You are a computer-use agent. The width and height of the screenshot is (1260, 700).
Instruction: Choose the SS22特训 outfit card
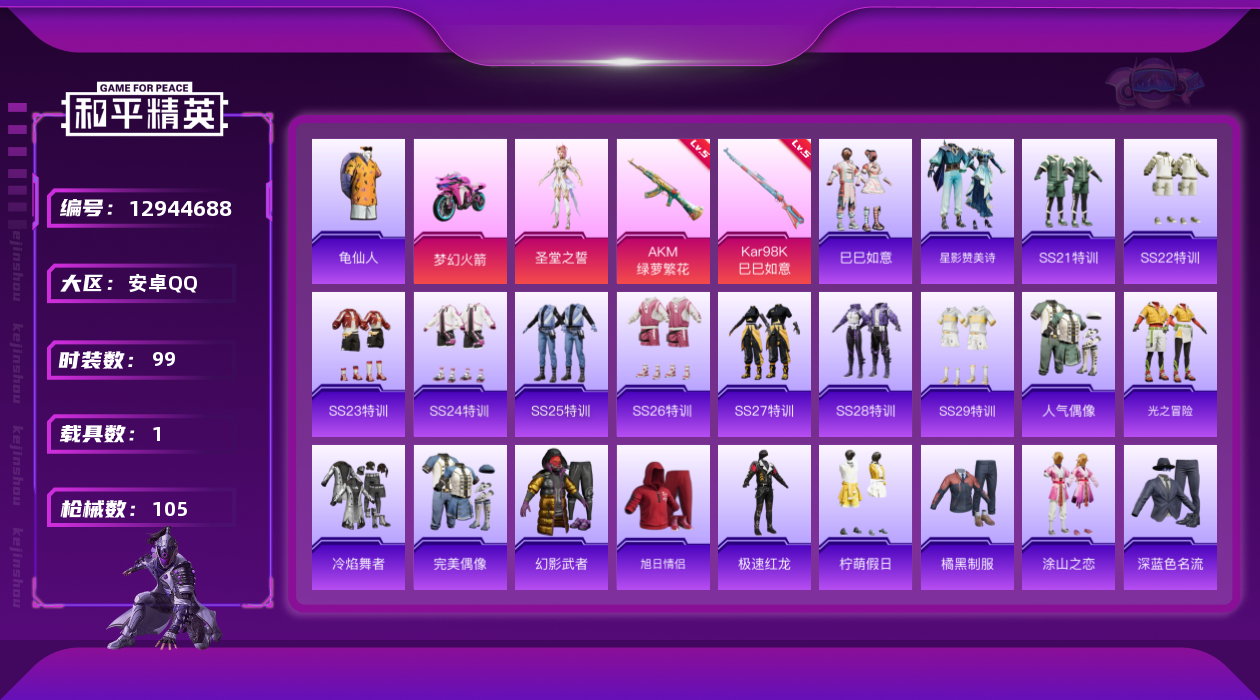tap(1170, 210)
